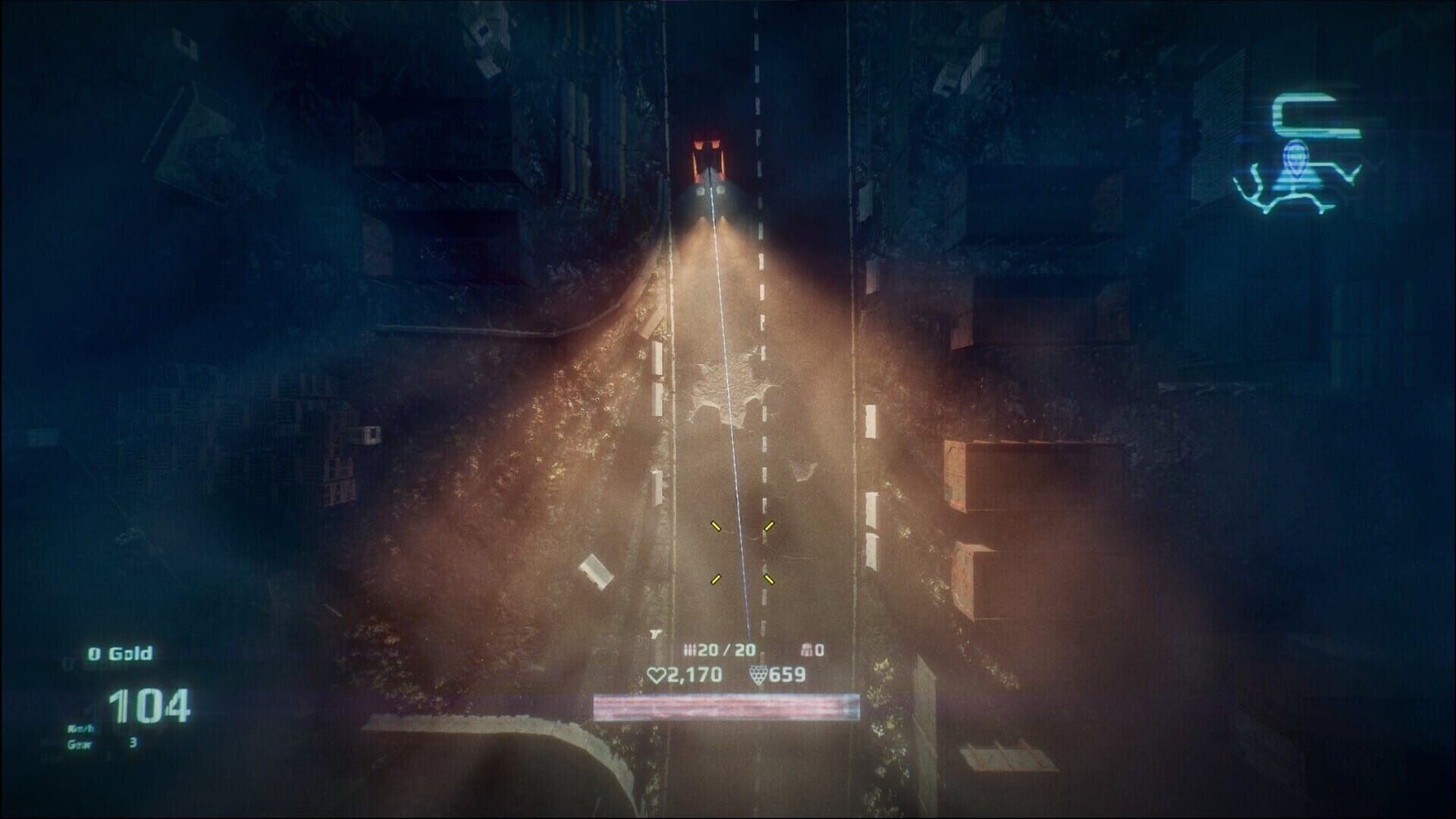Click the armor value 659 text
This screenshot has height=819, width=1456.
[x=787, y=674]
